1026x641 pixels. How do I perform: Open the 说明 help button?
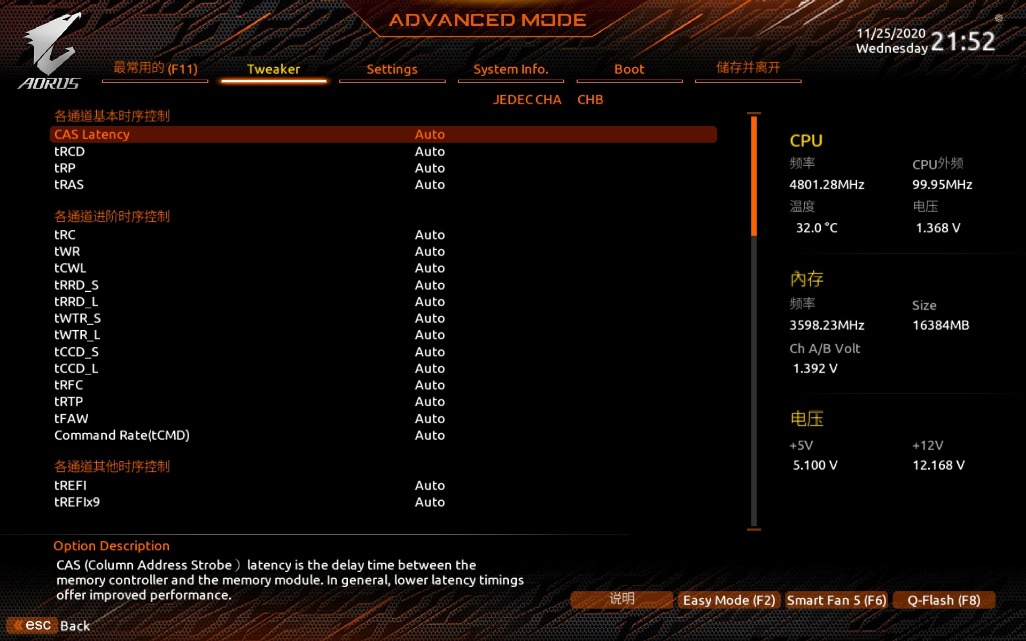point(621,599)
